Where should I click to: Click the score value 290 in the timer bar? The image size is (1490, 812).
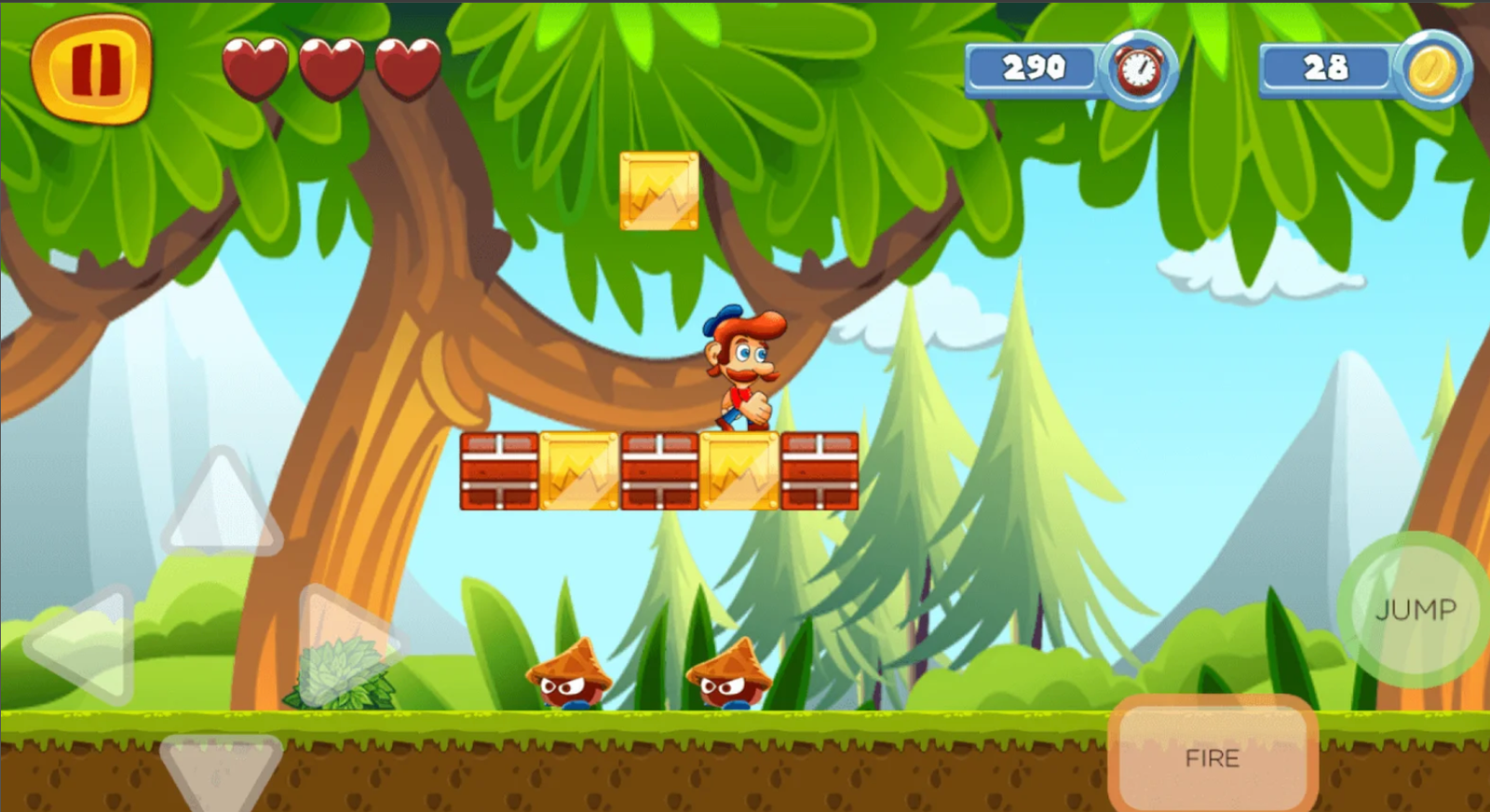1034,68
